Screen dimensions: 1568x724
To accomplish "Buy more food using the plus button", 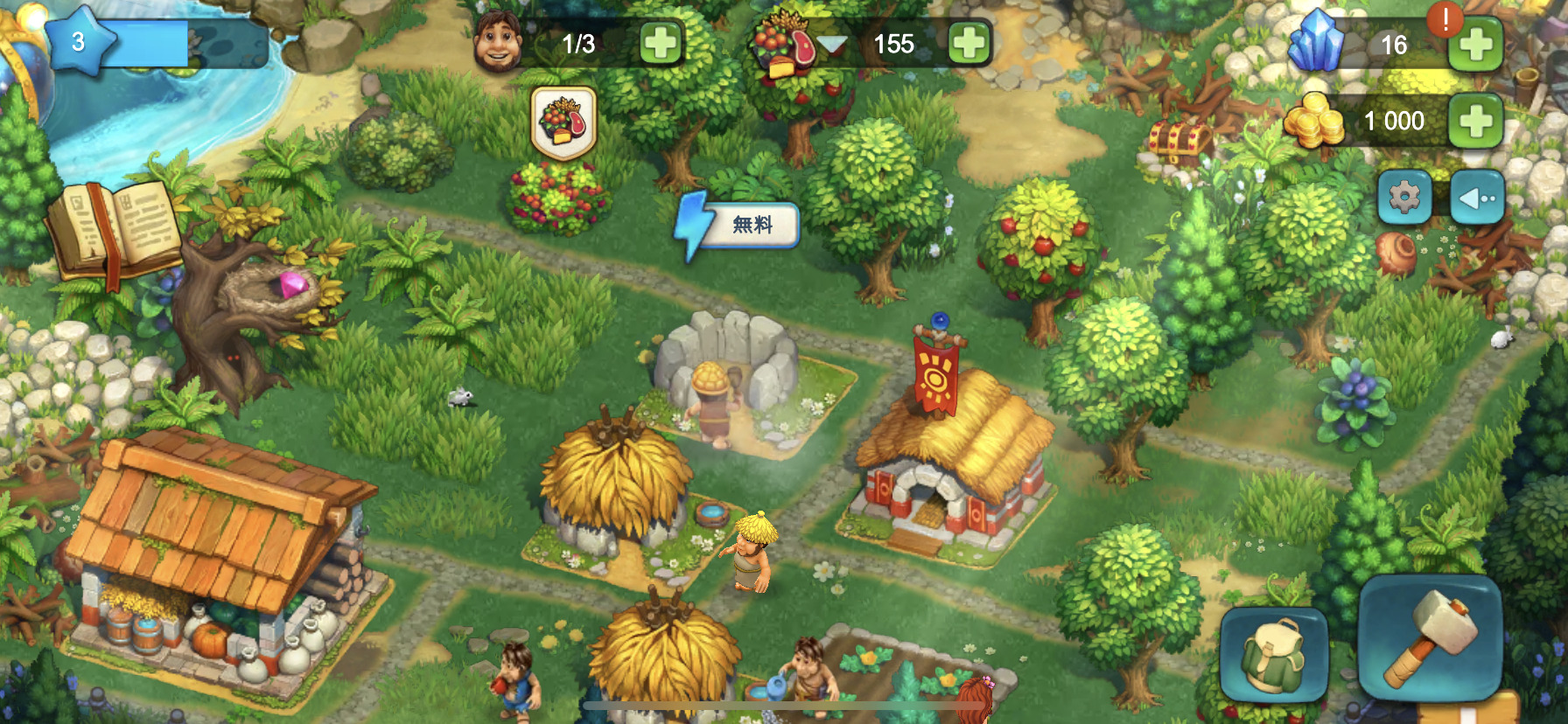I will pyautogui.click(x=969, y=43).
